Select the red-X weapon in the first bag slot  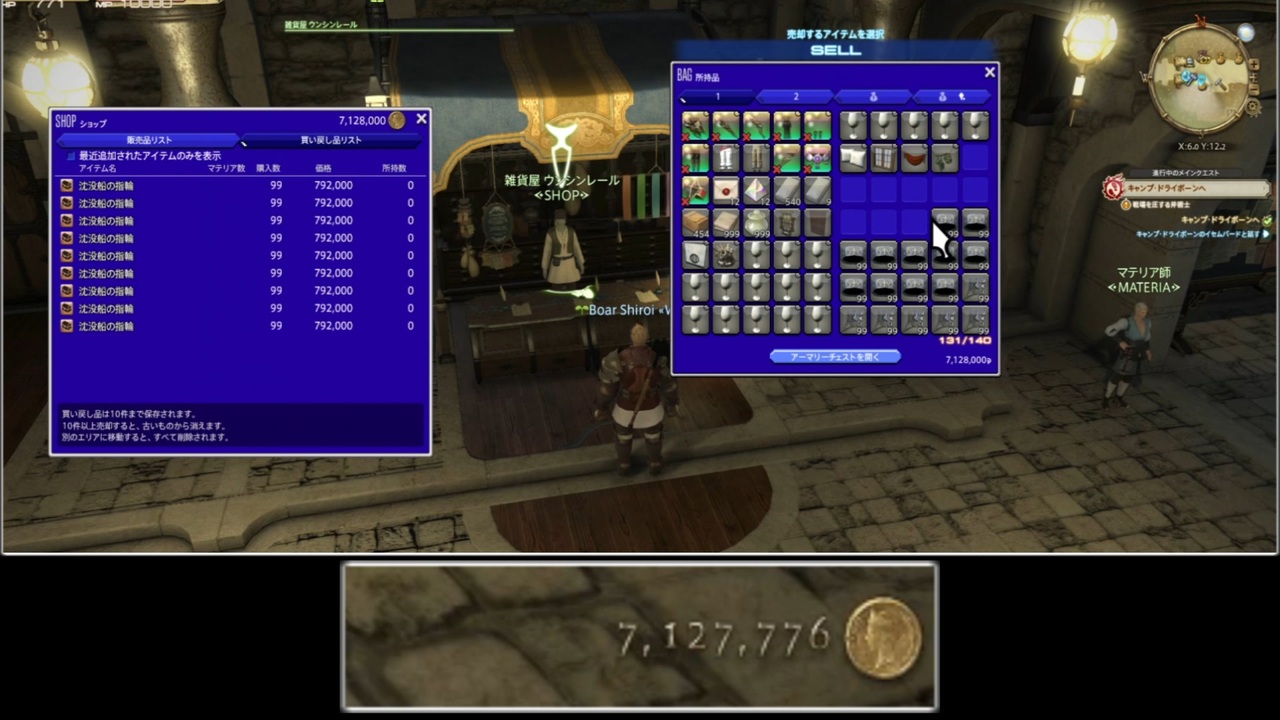pos(695,125)
